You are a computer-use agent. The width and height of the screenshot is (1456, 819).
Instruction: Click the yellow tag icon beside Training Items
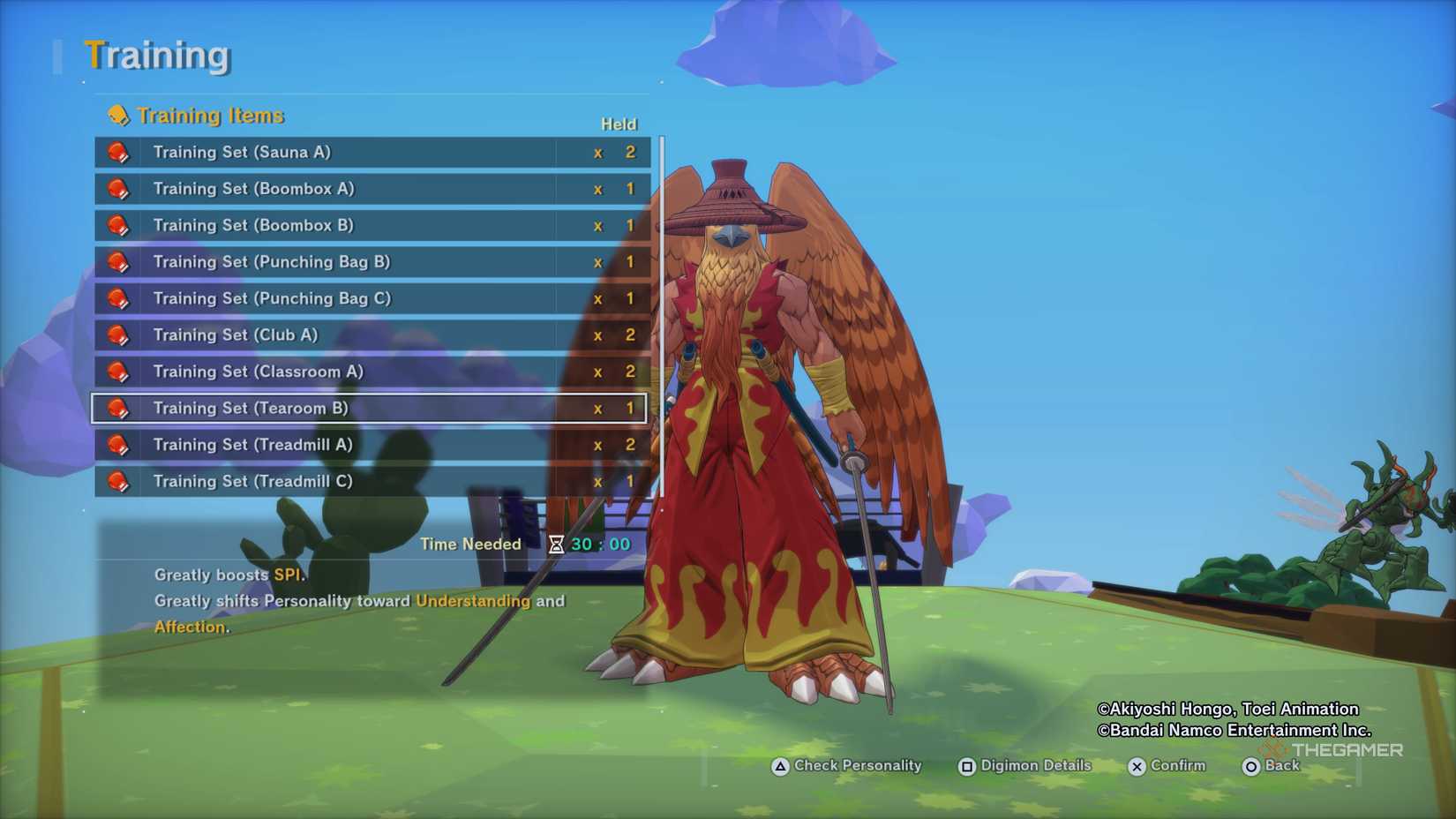(119, 115)
